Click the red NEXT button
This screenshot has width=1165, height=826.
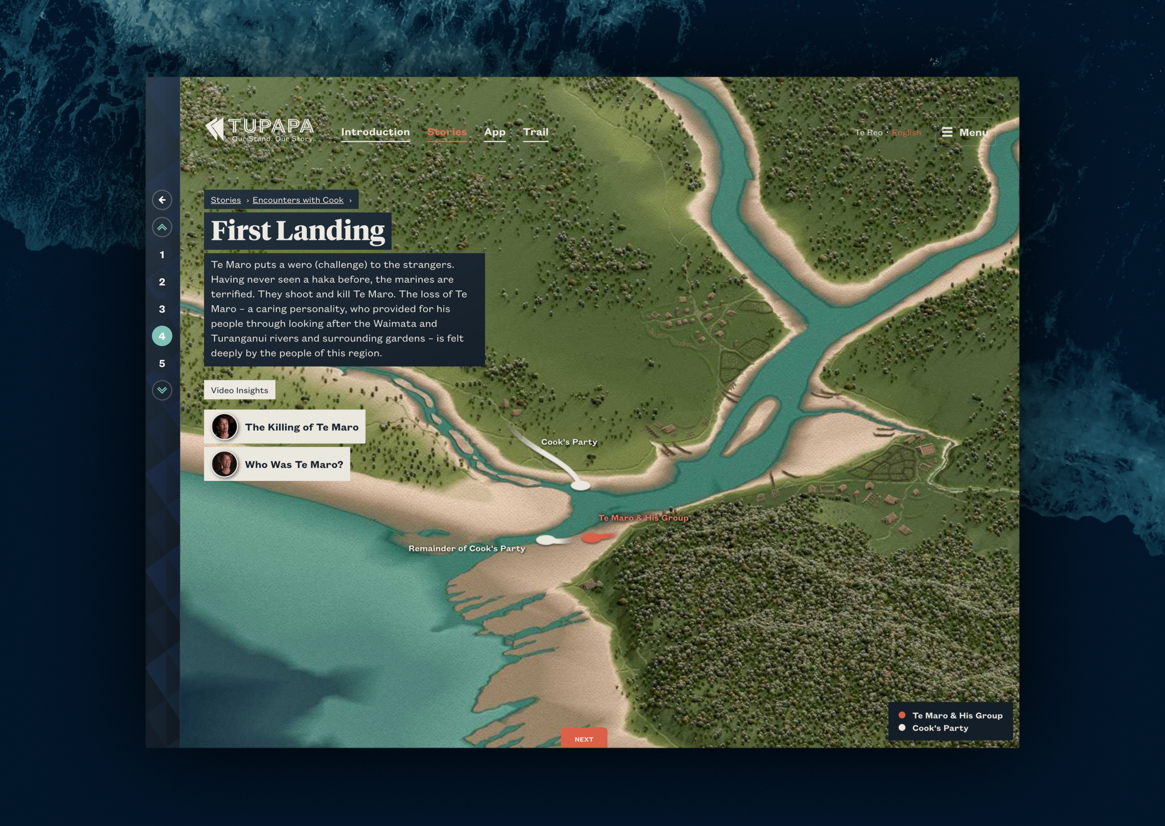584,739
